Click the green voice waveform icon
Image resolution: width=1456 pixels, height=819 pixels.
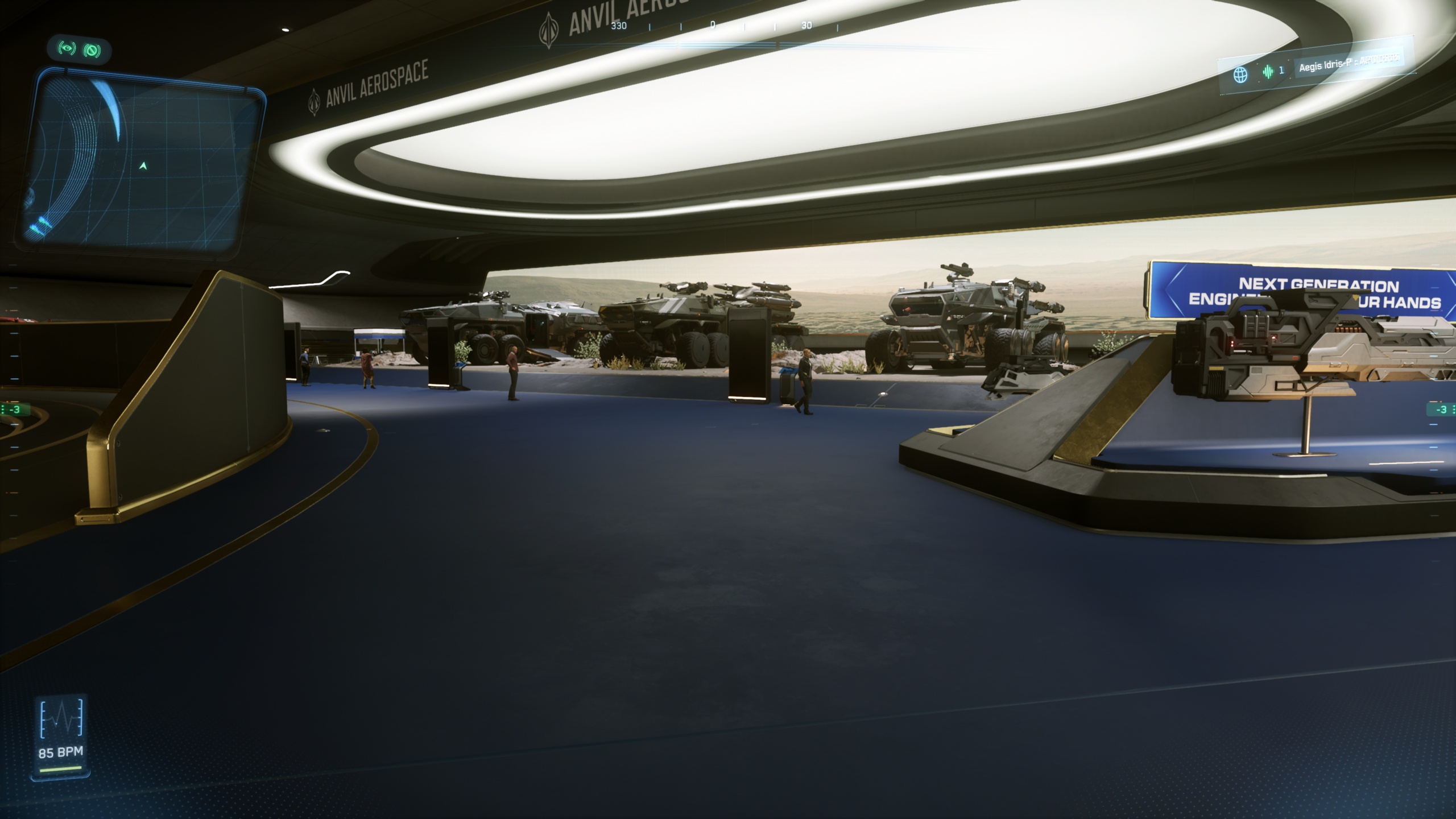pos(1268,72)
